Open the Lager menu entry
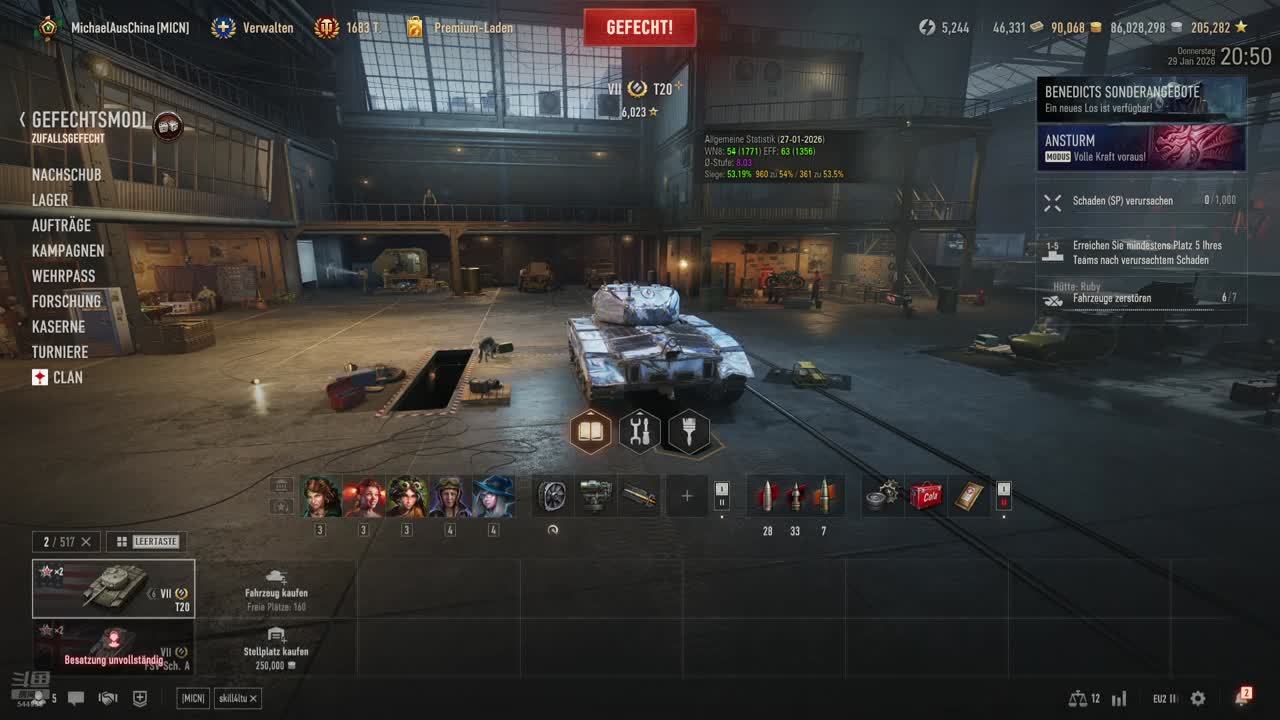The height and width of the screenshot is (720, 1280). [x=50, y=200]
